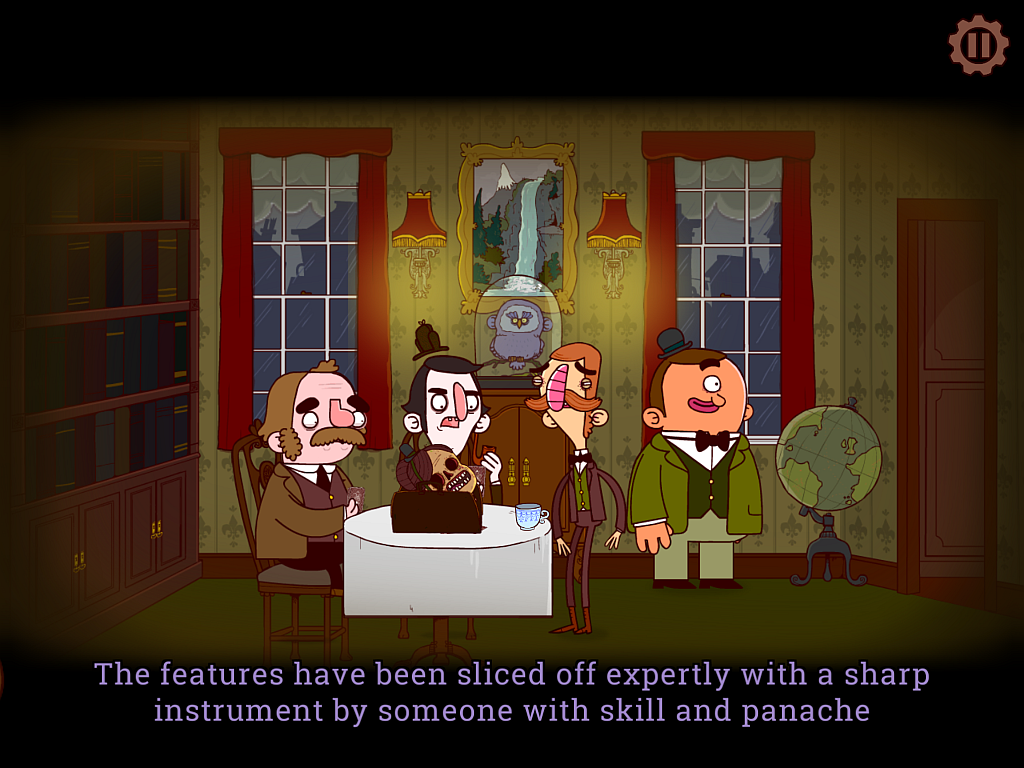Image resolution: width=1024 pixels, height=768 pixels.
Task: Pause the game with the gear button
Action: click(978, 45)
